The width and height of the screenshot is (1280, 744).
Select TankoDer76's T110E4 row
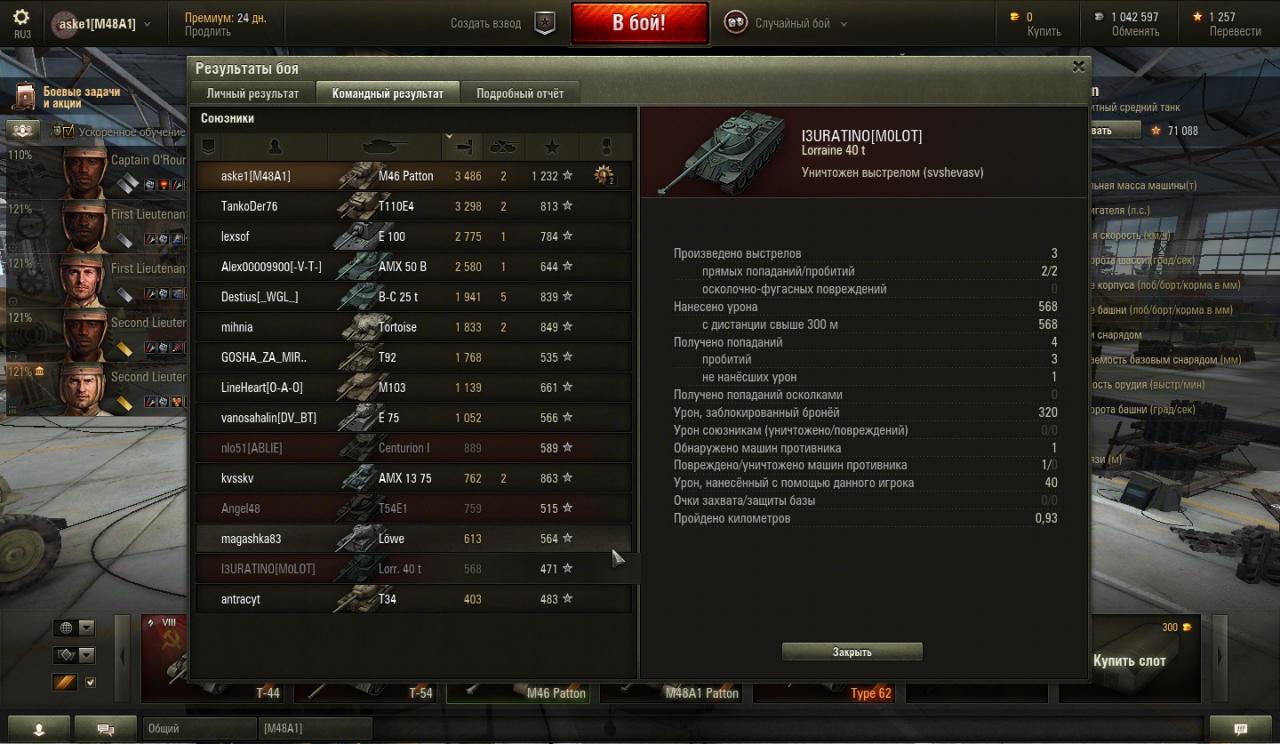[412, 206]
